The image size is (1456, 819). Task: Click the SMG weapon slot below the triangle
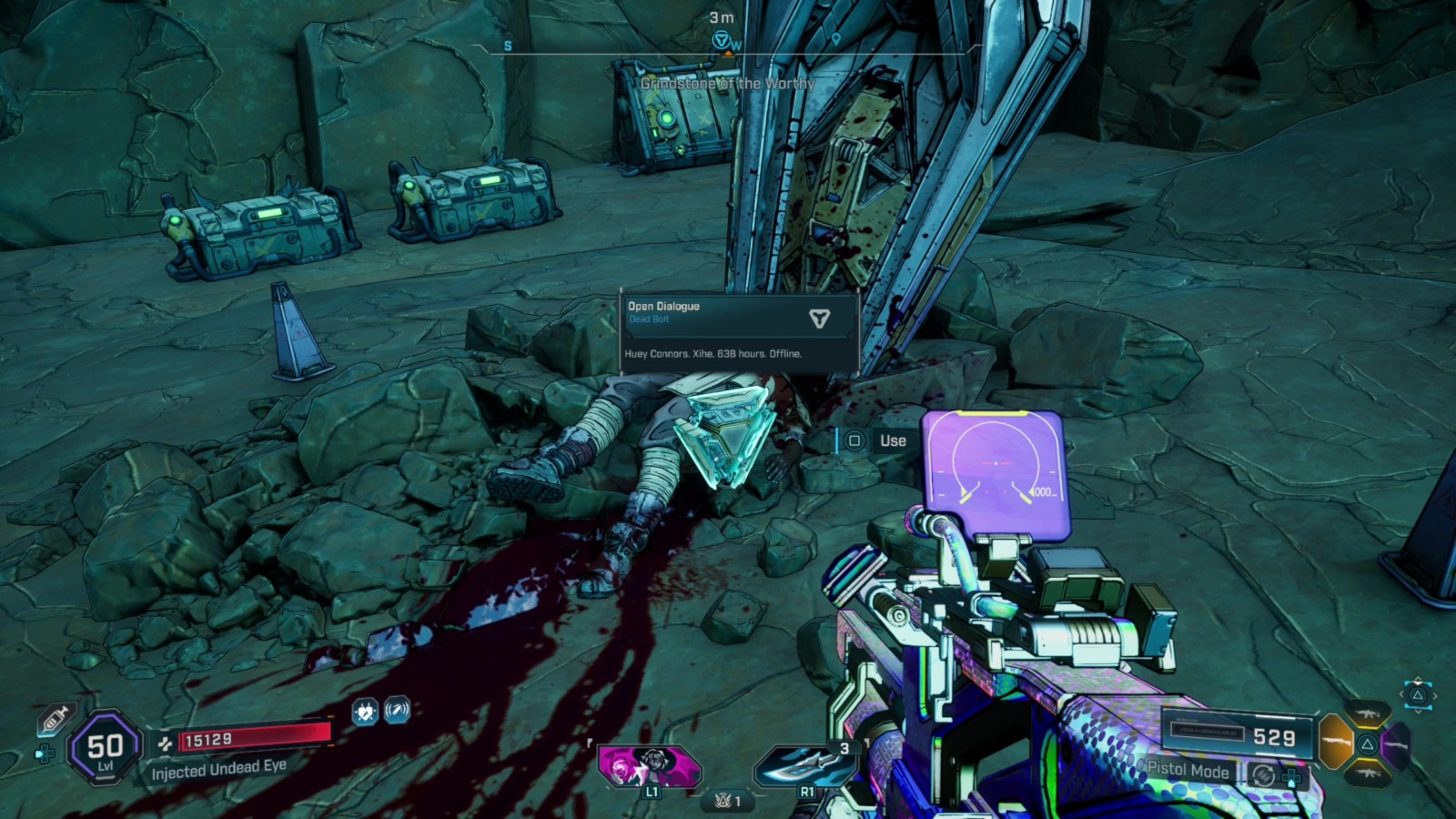pos(1369,773)
